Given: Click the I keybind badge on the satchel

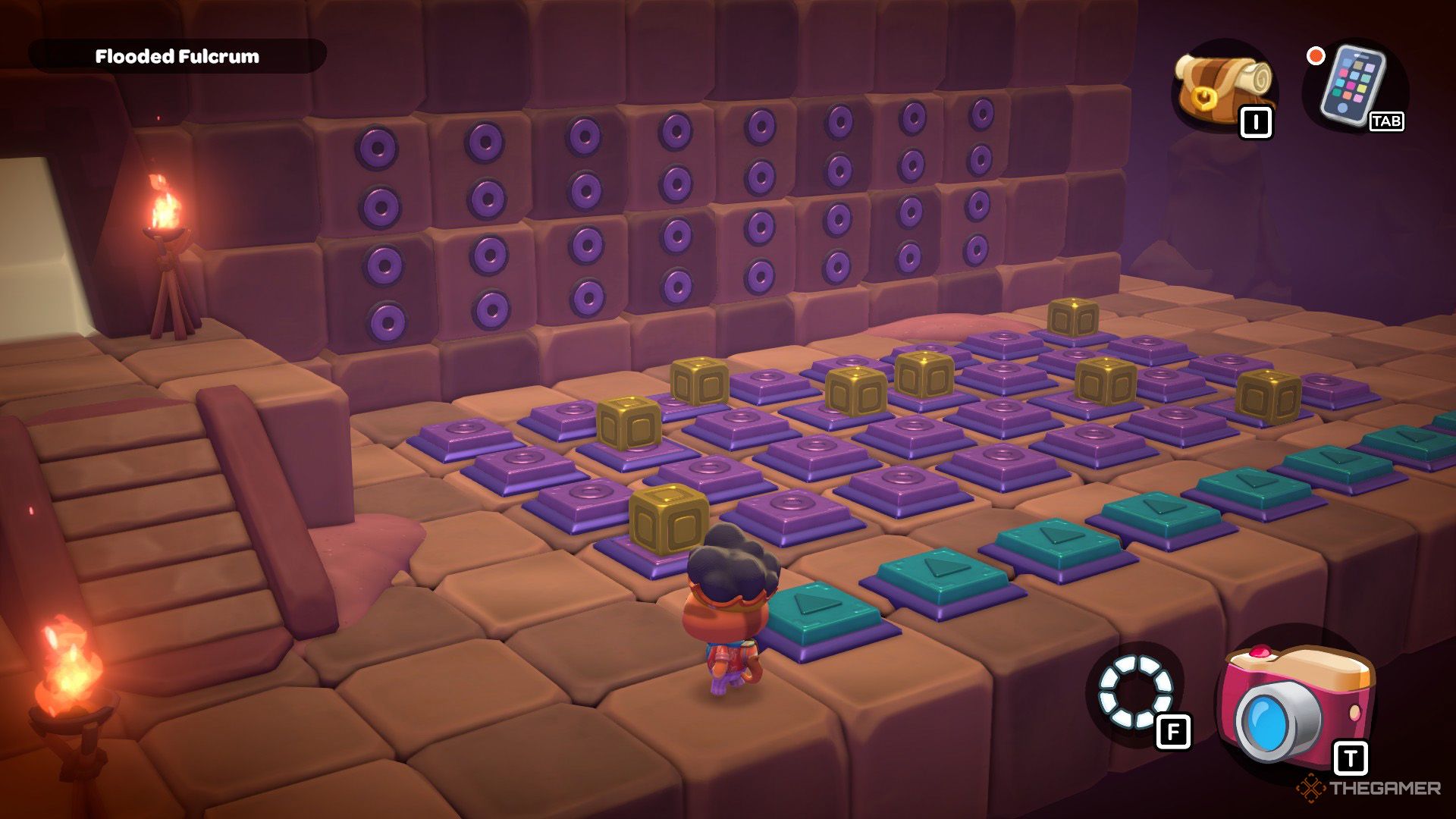Looking at the screenshot, I should click(x=1257, y=119).
